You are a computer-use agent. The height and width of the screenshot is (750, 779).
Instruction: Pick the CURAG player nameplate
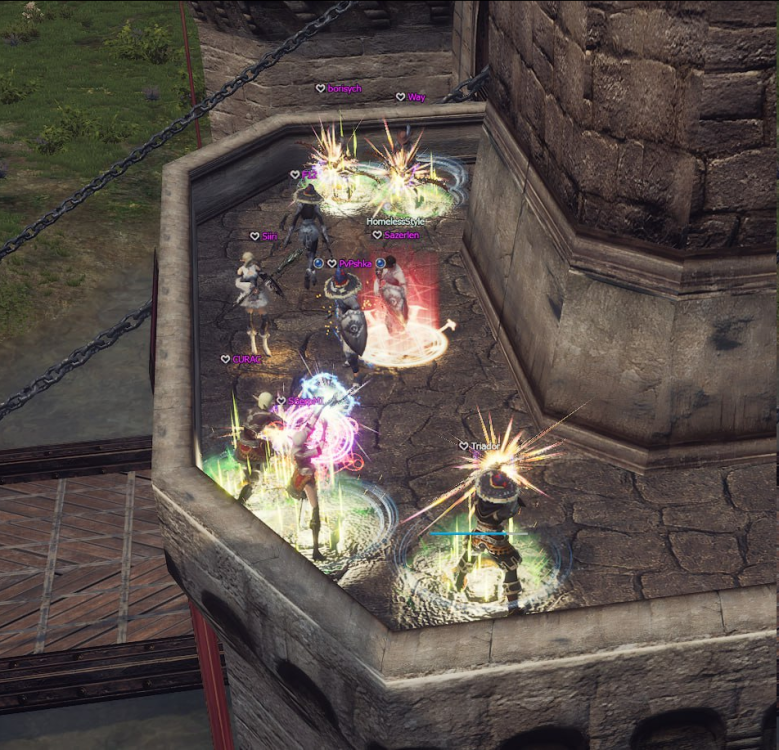pos(246,359)
